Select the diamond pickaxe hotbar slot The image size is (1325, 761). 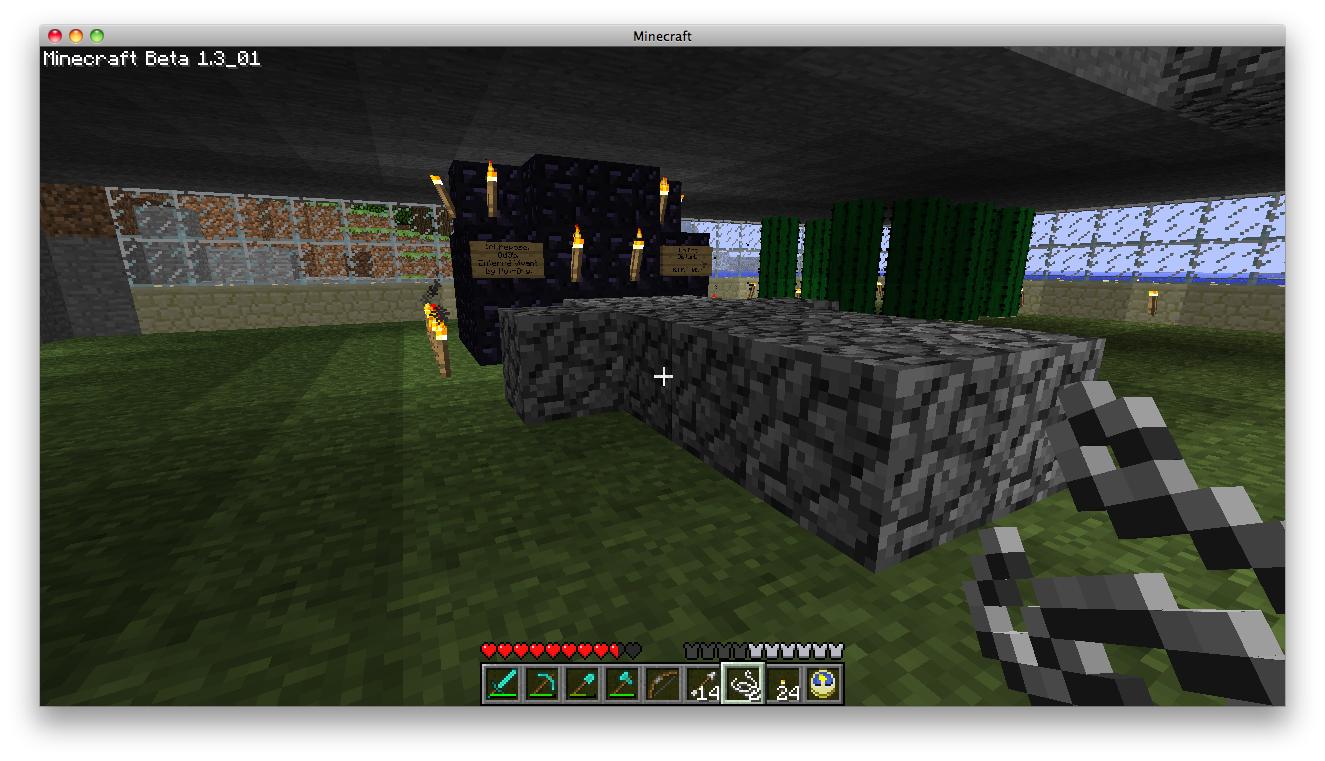point(542,684)
